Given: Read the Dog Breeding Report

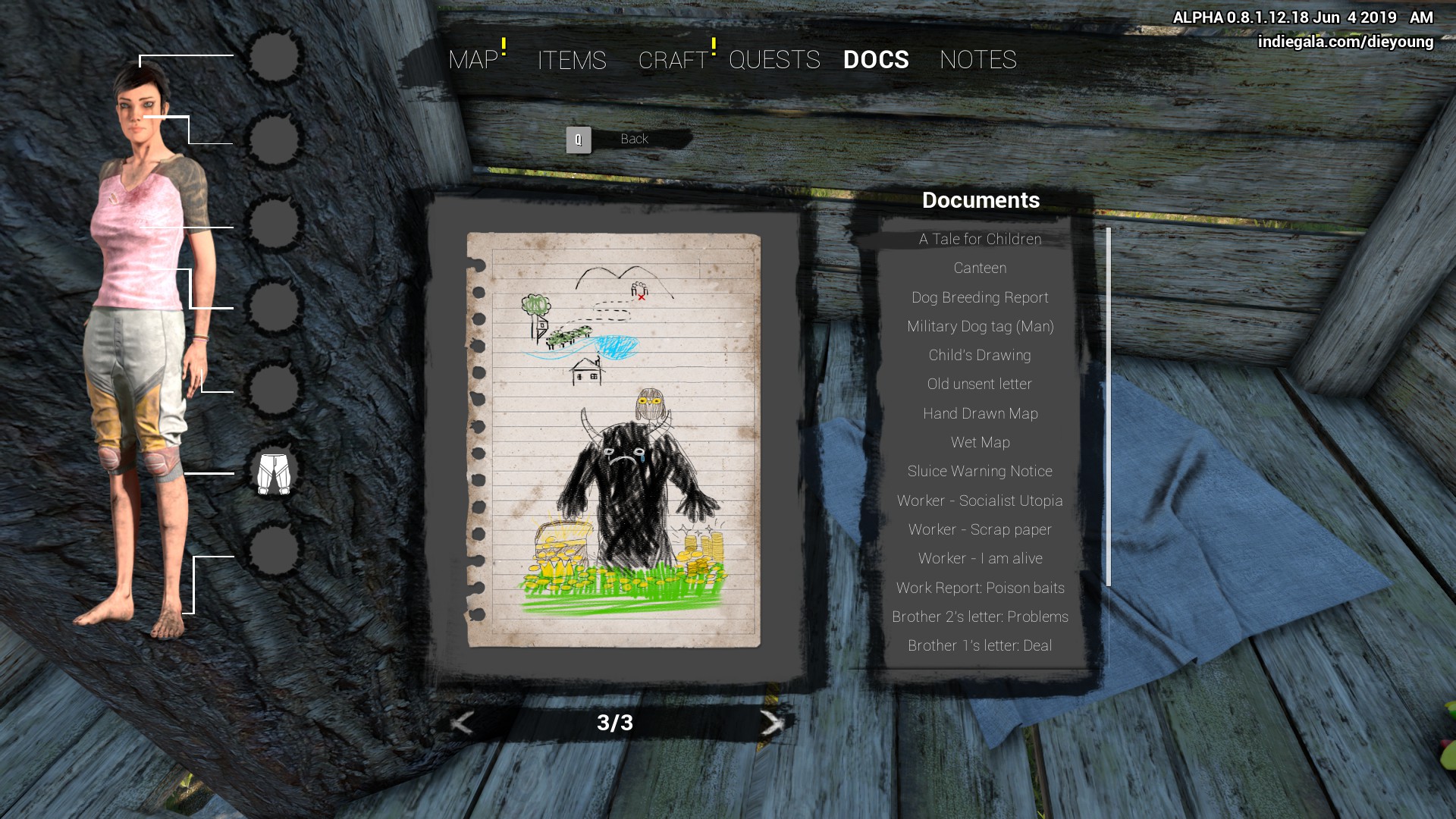Looking at the screenshot, I should [x=980, y=298].
